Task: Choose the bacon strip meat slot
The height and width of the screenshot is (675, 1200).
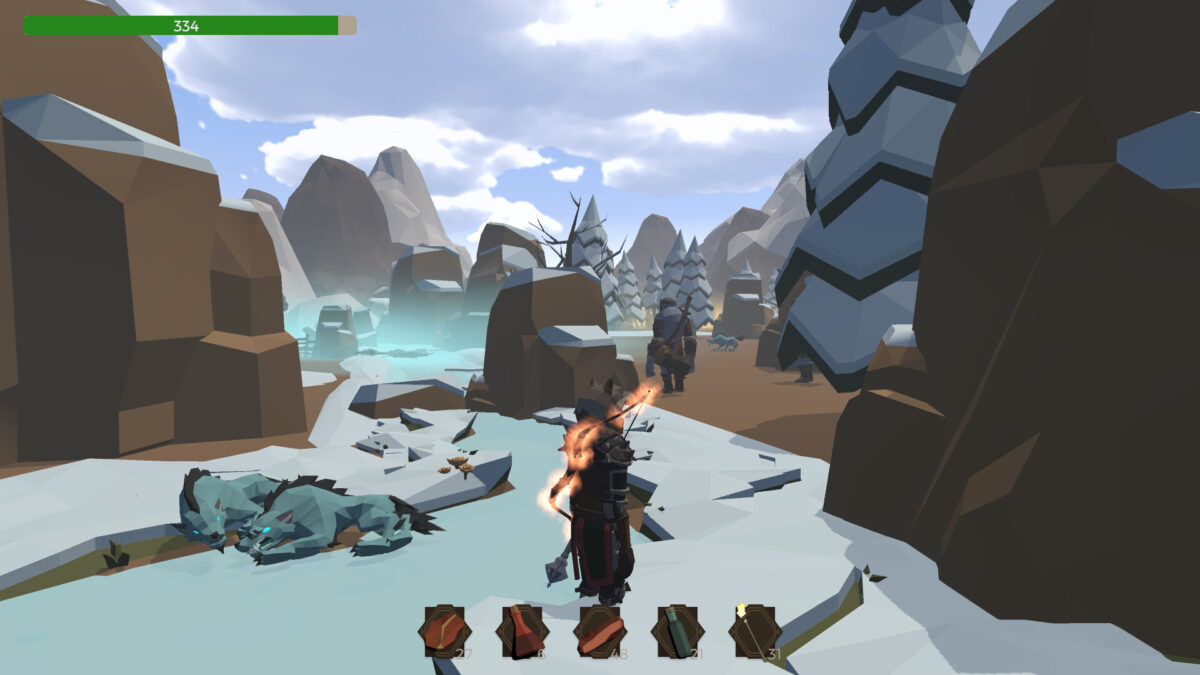Action: click(599, 632)
